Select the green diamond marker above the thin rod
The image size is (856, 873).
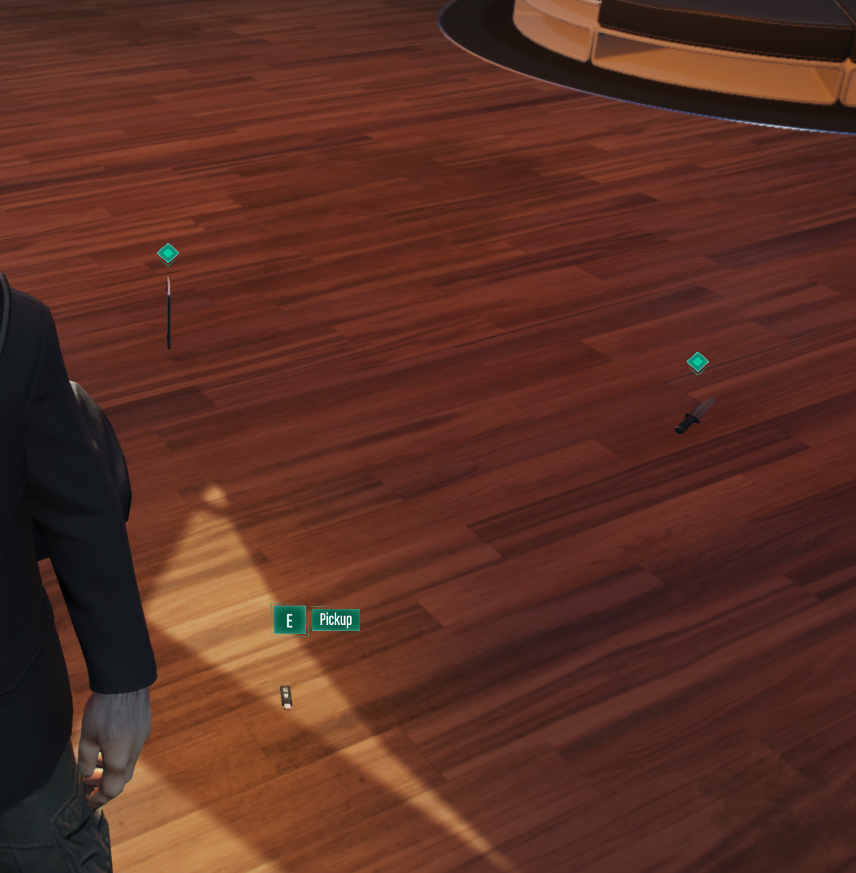168,254
